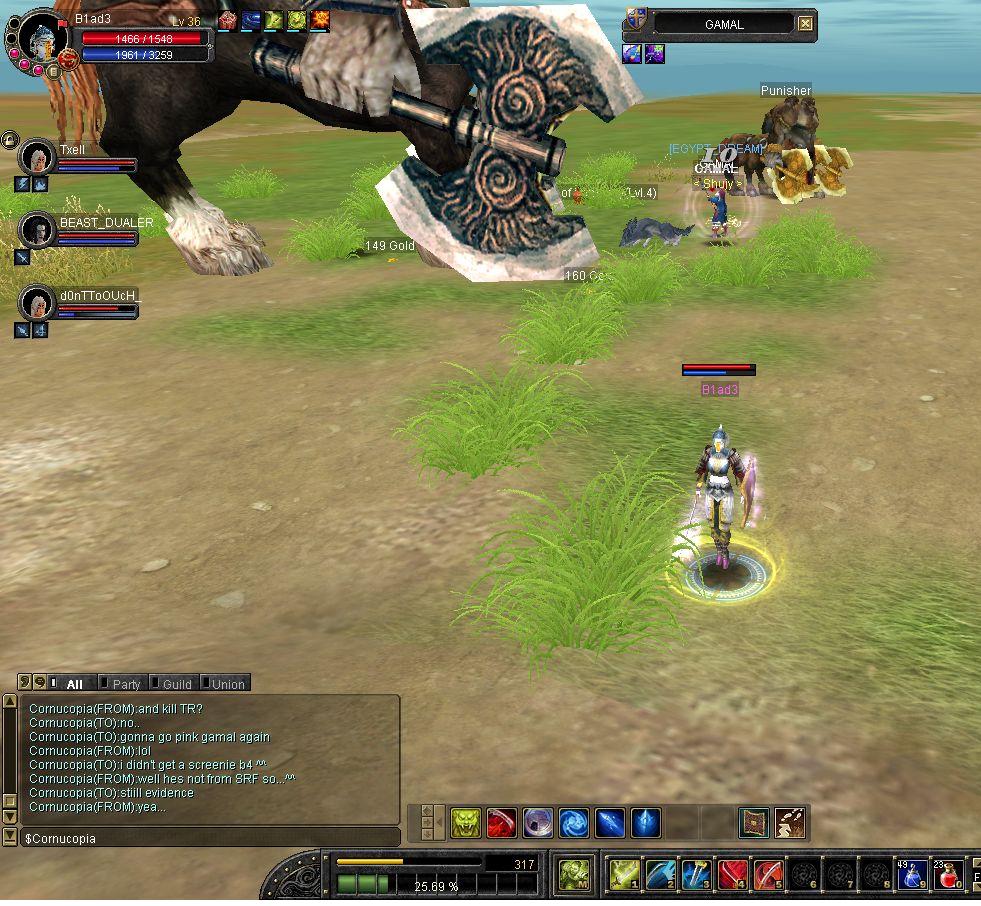Image resolution: width=981 pixels, height=906 pixels.
Task: Activate the red slash skill in slot 4
Action: pyautogui.click(x=732, y=875)
